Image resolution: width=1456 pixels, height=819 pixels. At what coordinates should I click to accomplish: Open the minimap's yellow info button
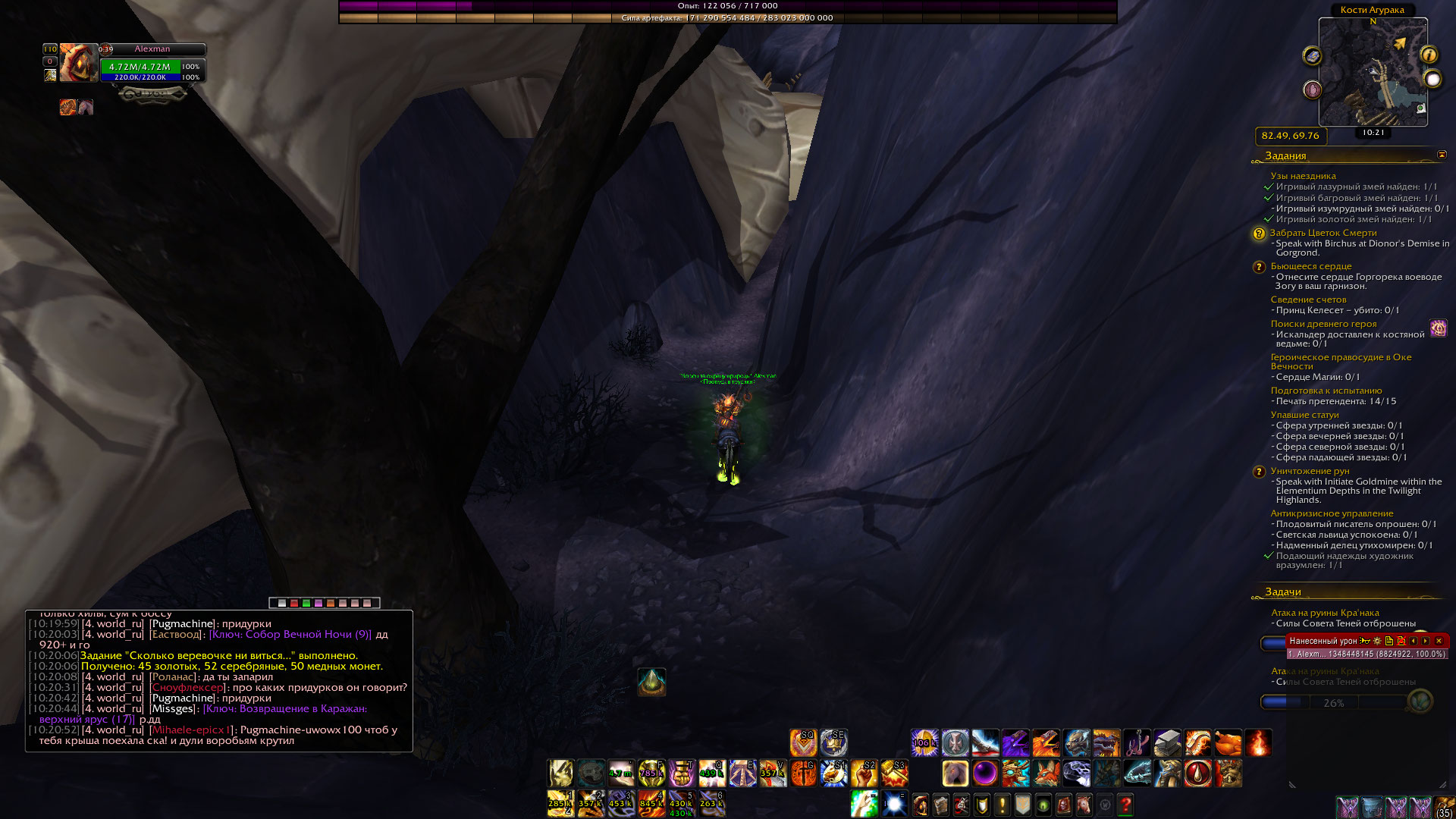click(x=1429, y=55)
